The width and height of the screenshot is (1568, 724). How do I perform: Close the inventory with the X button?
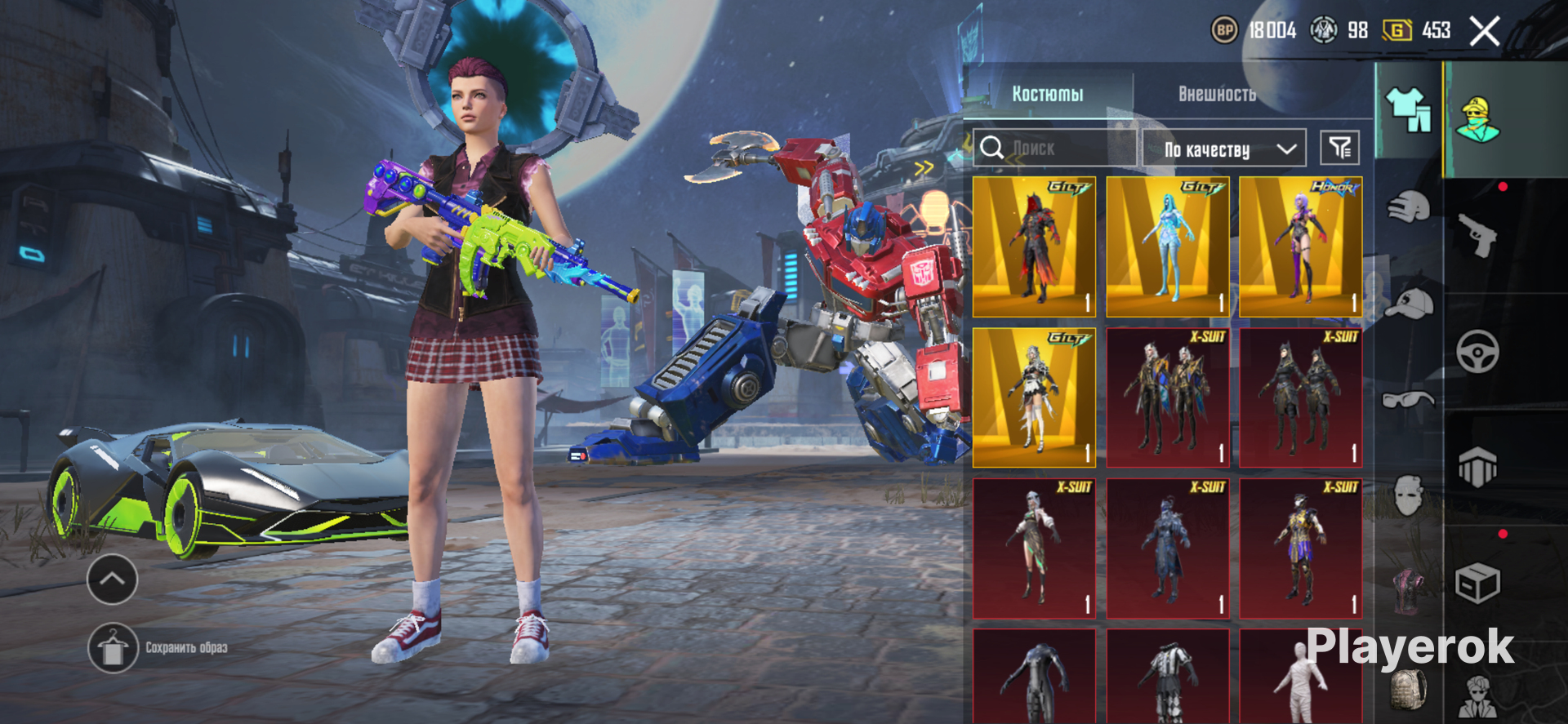click(1484, 32)
